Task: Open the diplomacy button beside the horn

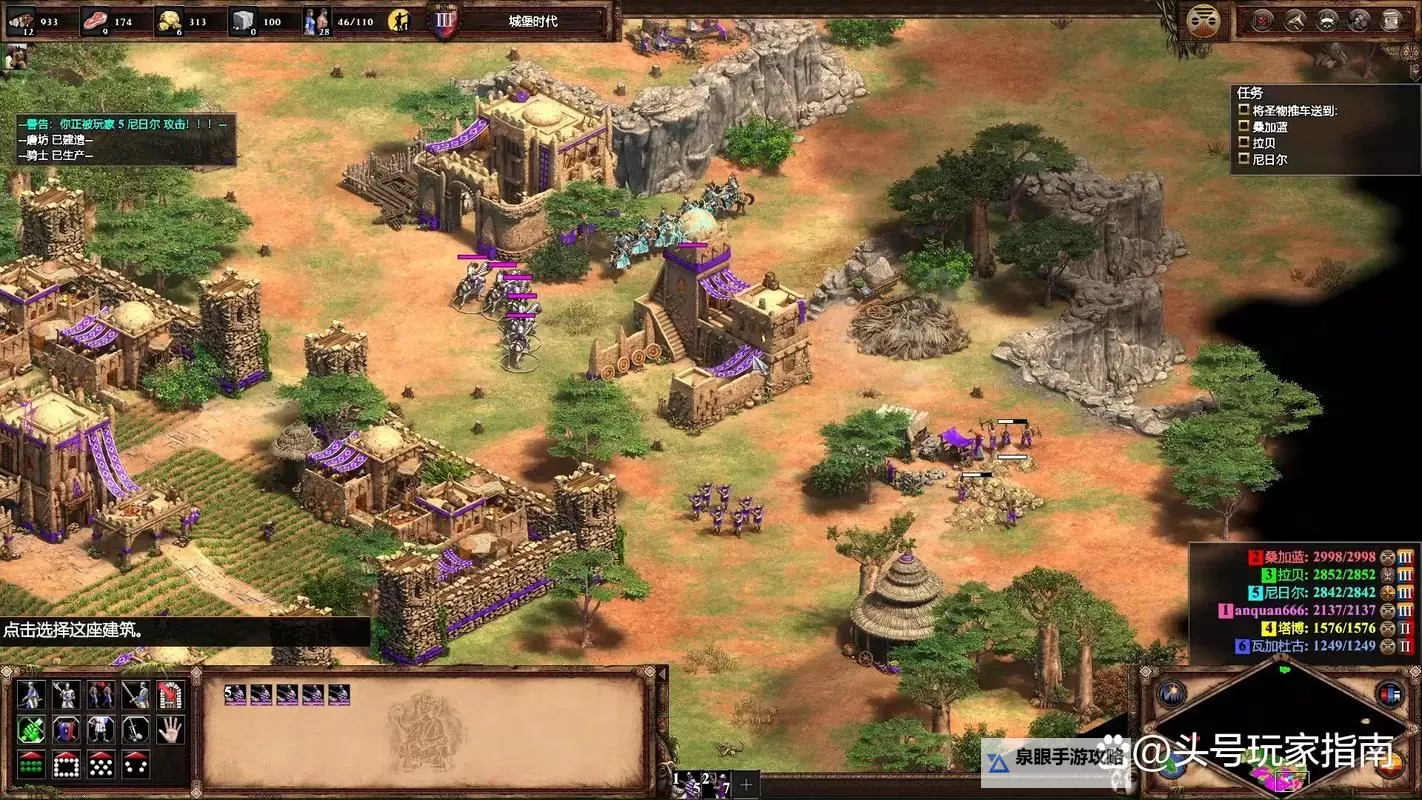Action: click(x=1327, y=20)
